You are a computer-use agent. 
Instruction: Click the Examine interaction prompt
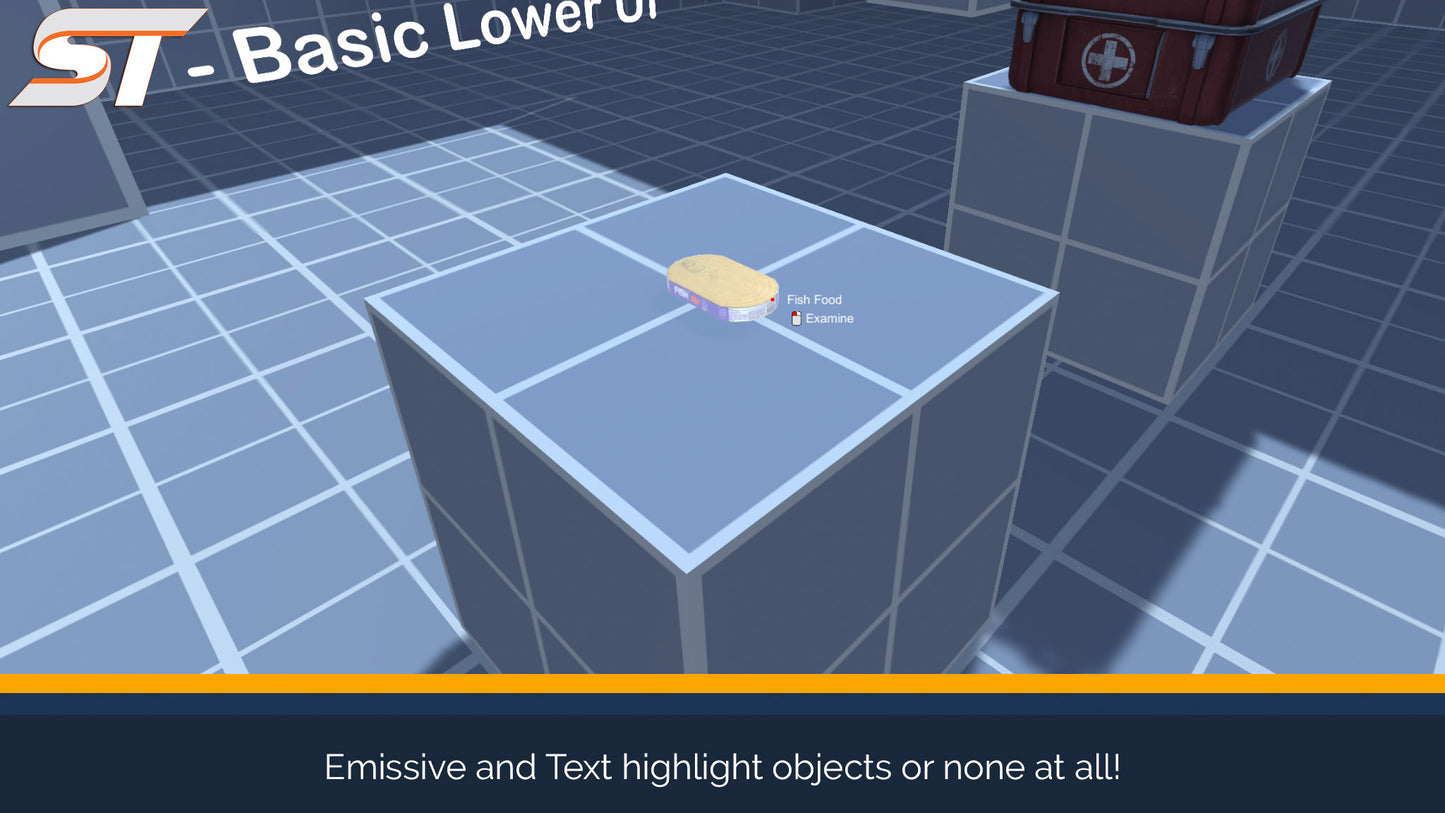(830, 318)
